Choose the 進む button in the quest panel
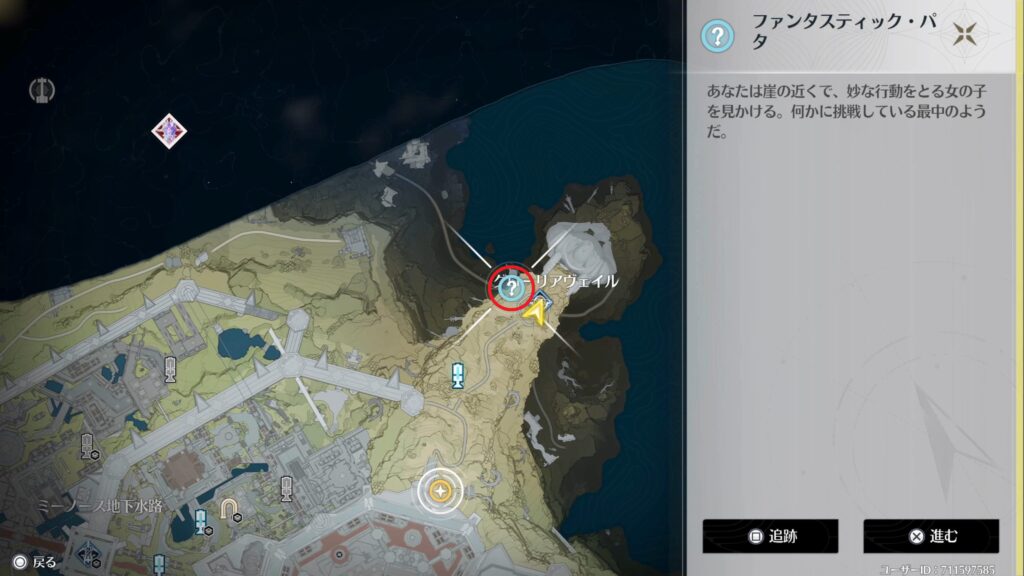This screenshot has height=576, width=1024. 931,536
